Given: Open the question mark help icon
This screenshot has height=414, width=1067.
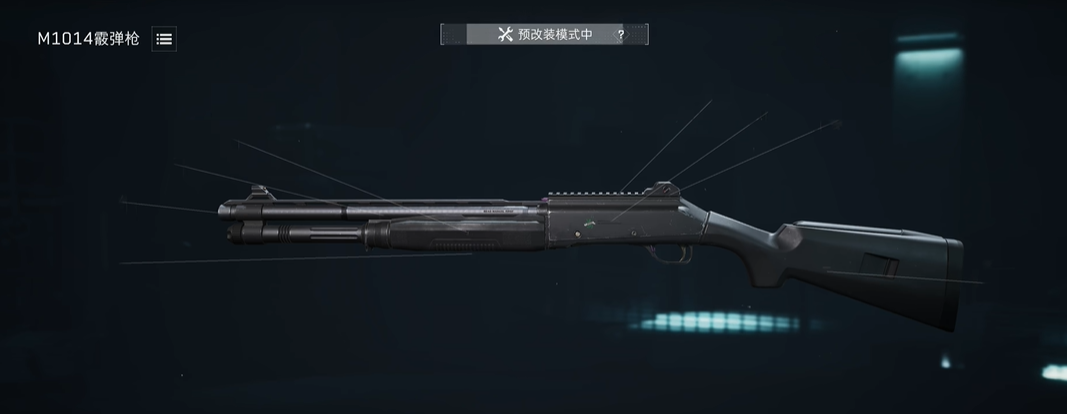Looking at the screenshot, I should (x=620, y=35).
